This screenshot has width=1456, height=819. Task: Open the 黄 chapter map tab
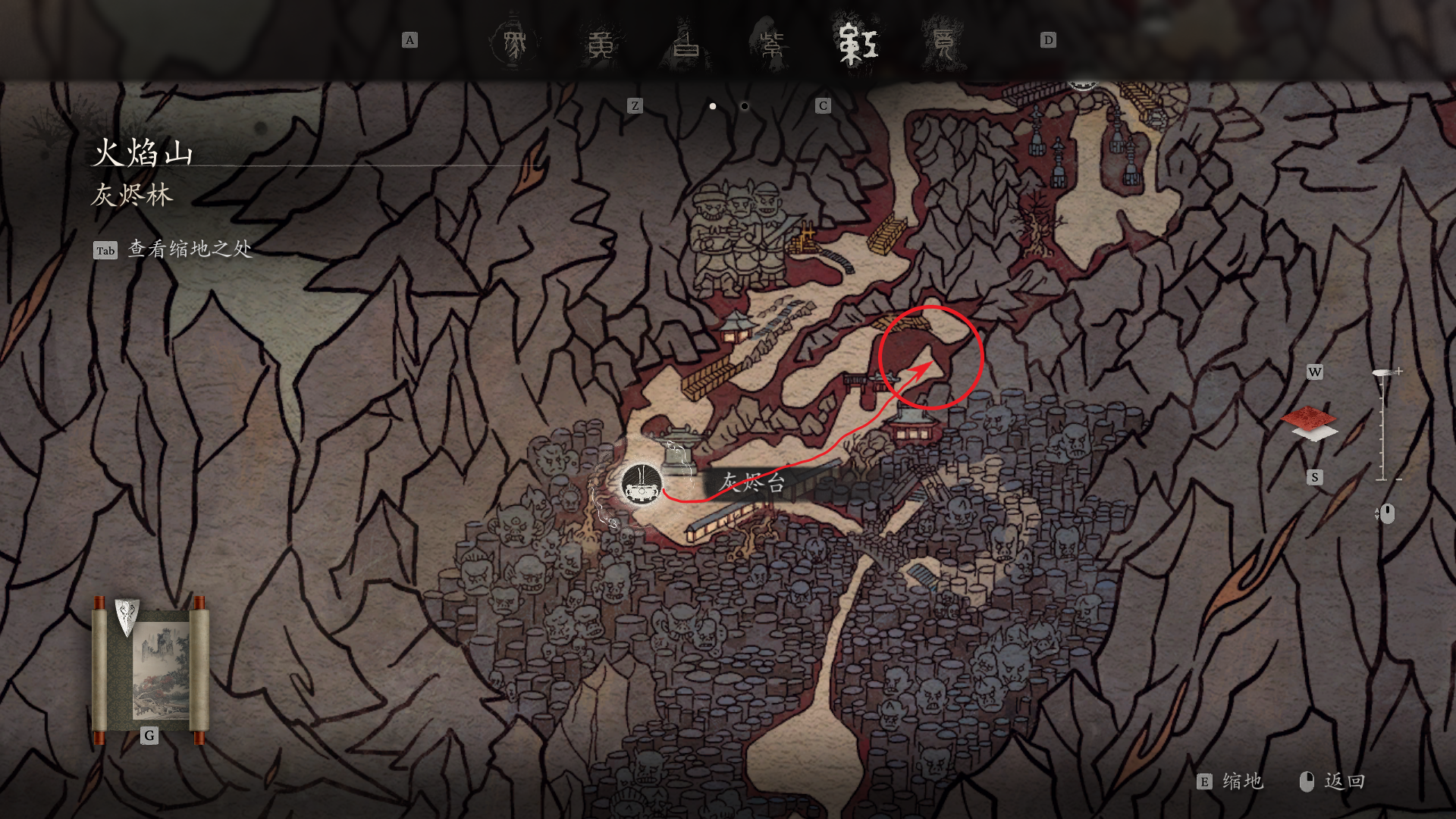[601, 44]
